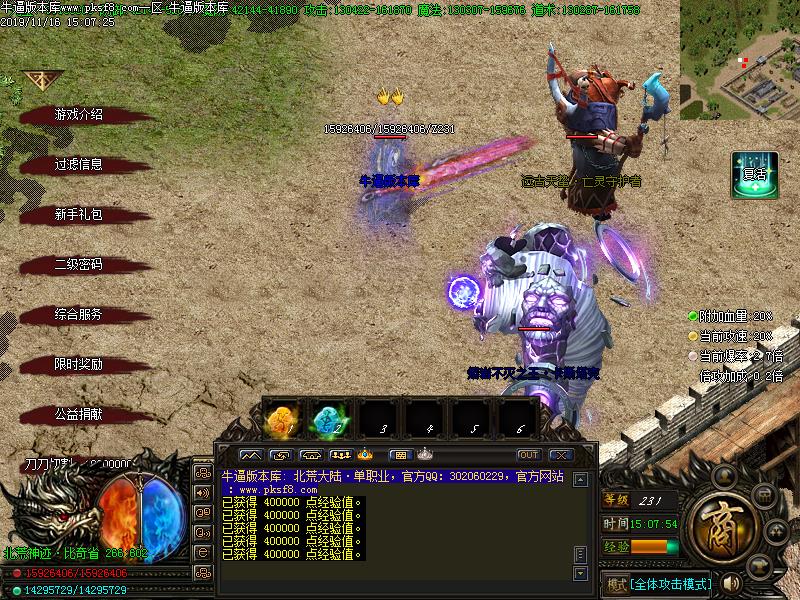Image resolution: width=800 pixels, height=600 pixels.
Task: Toggle the sound speaker button
Action: pos(732,582)
